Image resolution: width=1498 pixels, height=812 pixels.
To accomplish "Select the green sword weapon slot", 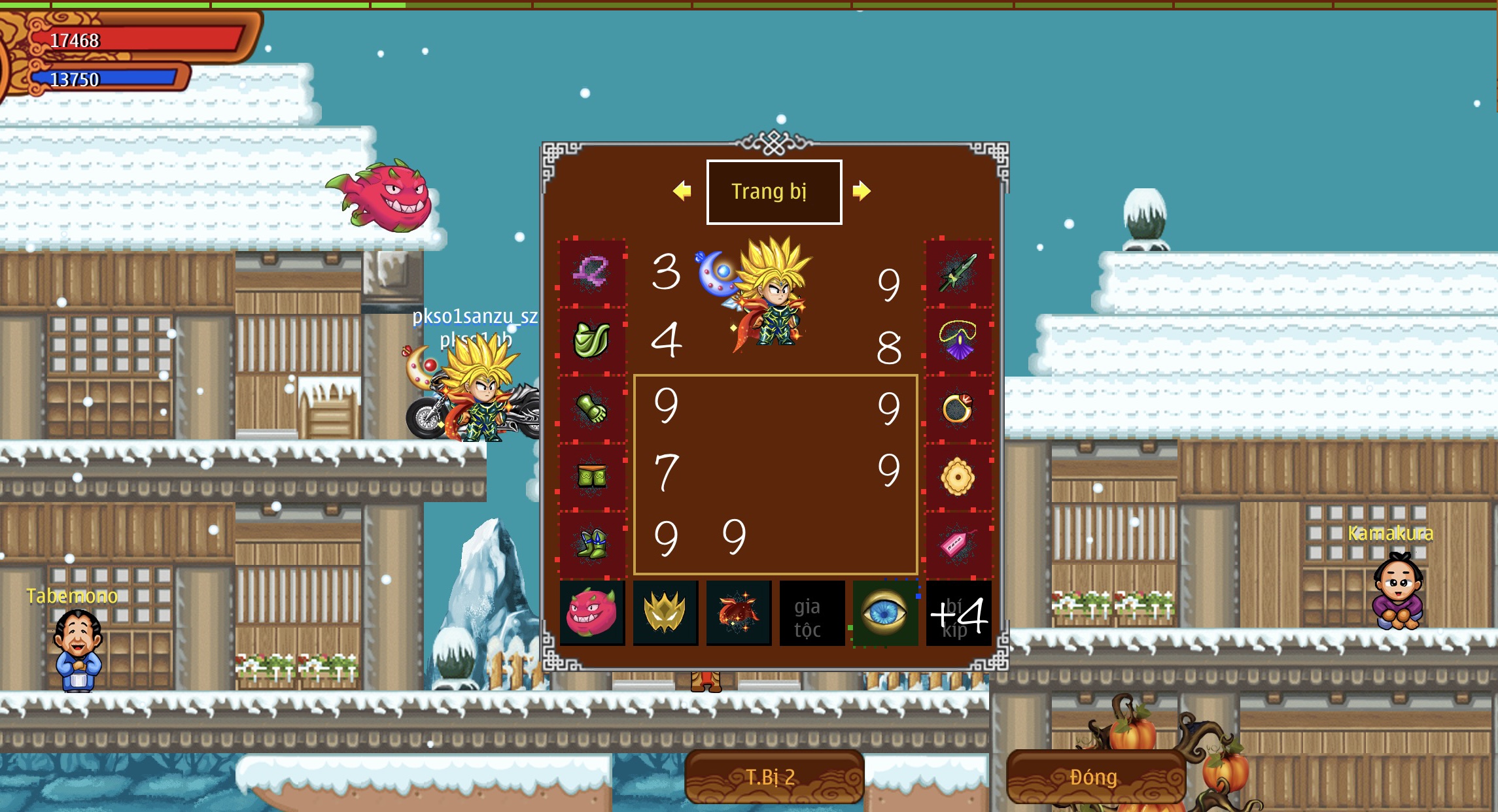I will click(958, 272).
